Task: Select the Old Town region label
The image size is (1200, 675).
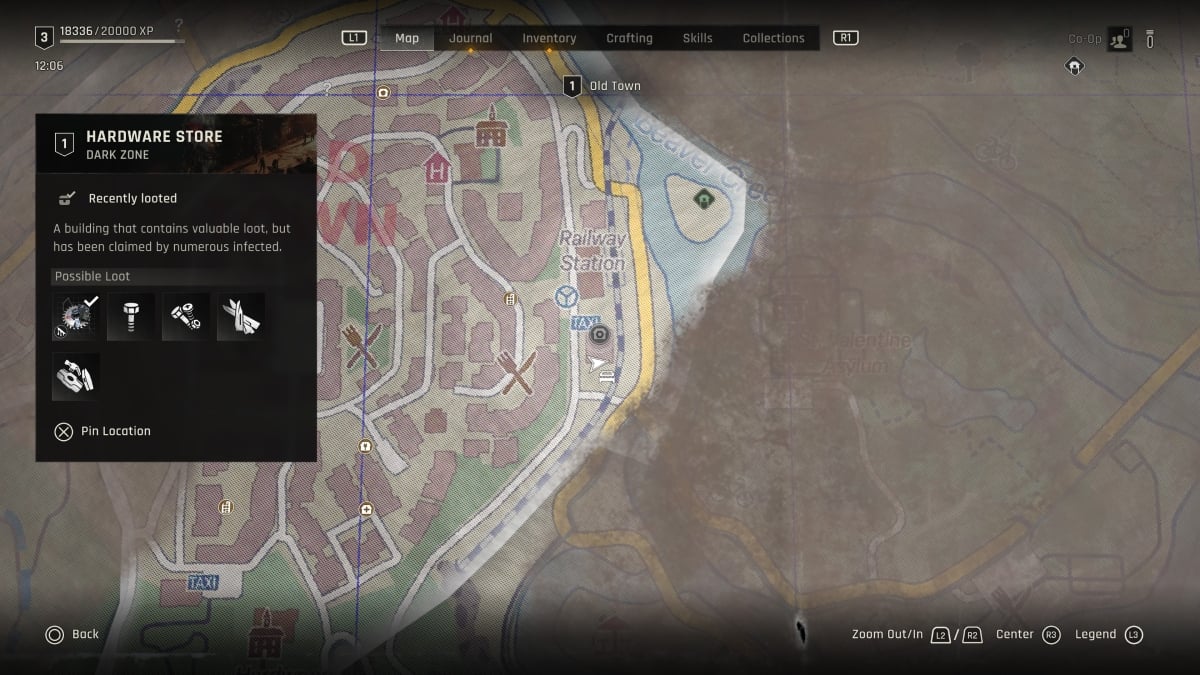Action: (603, 86)
